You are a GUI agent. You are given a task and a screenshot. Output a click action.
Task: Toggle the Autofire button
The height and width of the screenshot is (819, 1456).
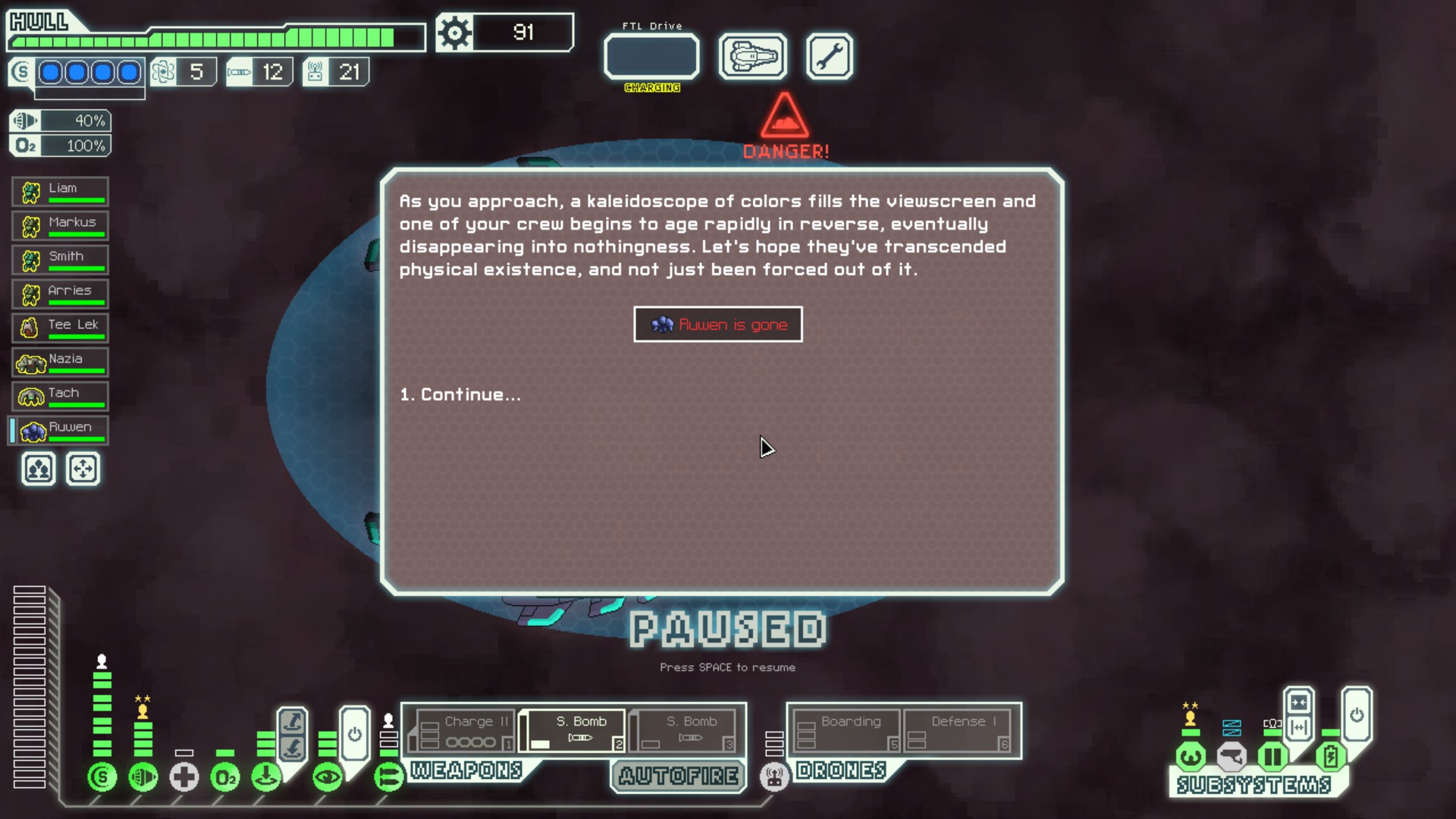678,776
